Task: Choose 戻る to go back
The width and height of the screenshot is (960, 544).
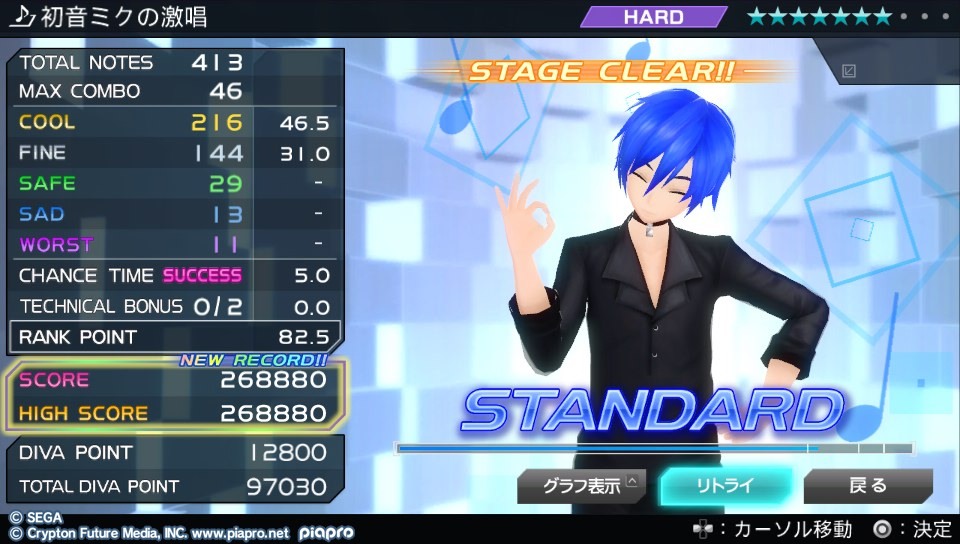Action: click(x=867, y=487)
